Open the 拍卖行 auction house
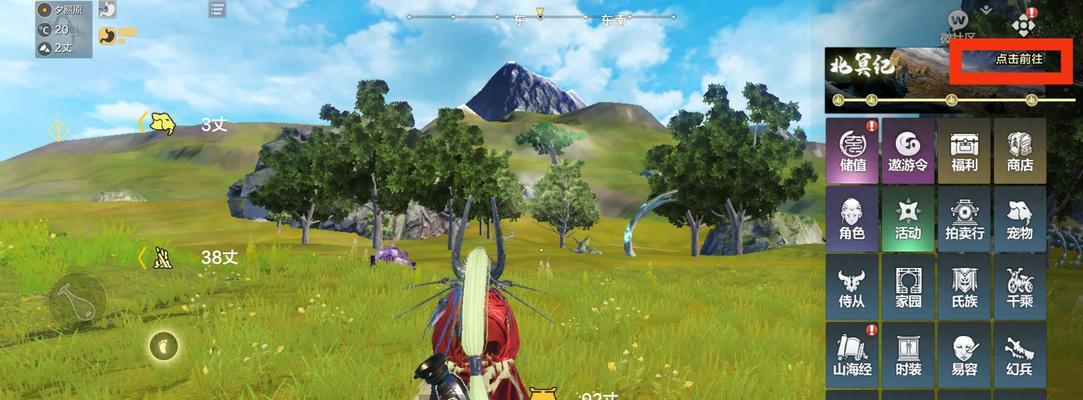The image size is (1083, 400). click(964, 219)
